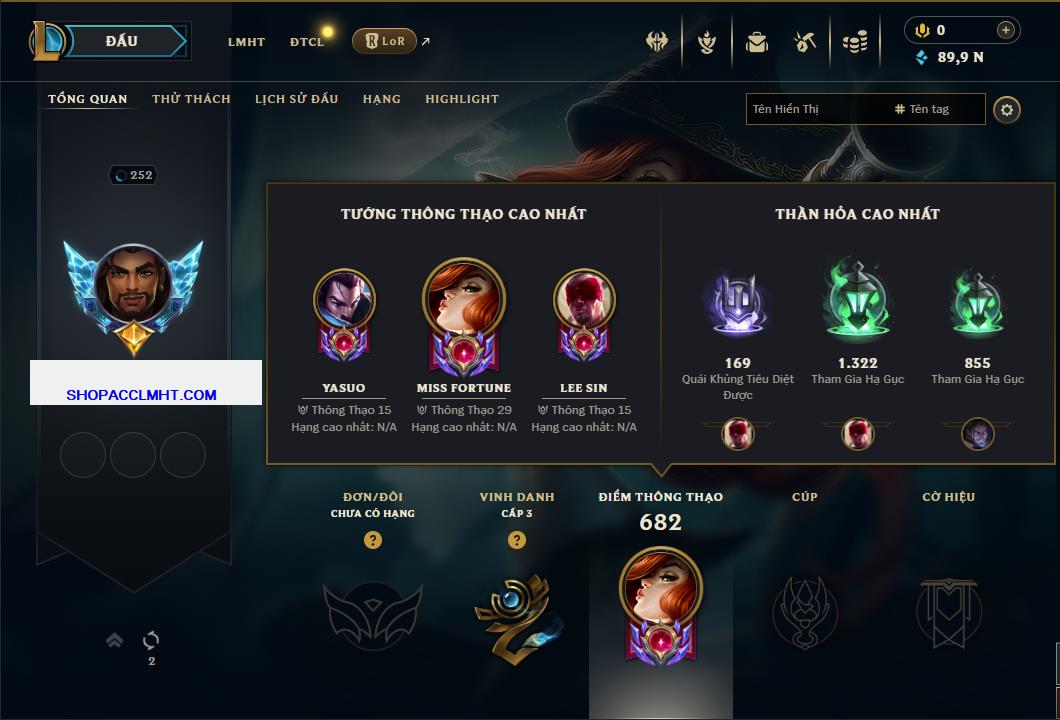Open the backpack collection icon

pyautogui.click(x=757, y=42)
